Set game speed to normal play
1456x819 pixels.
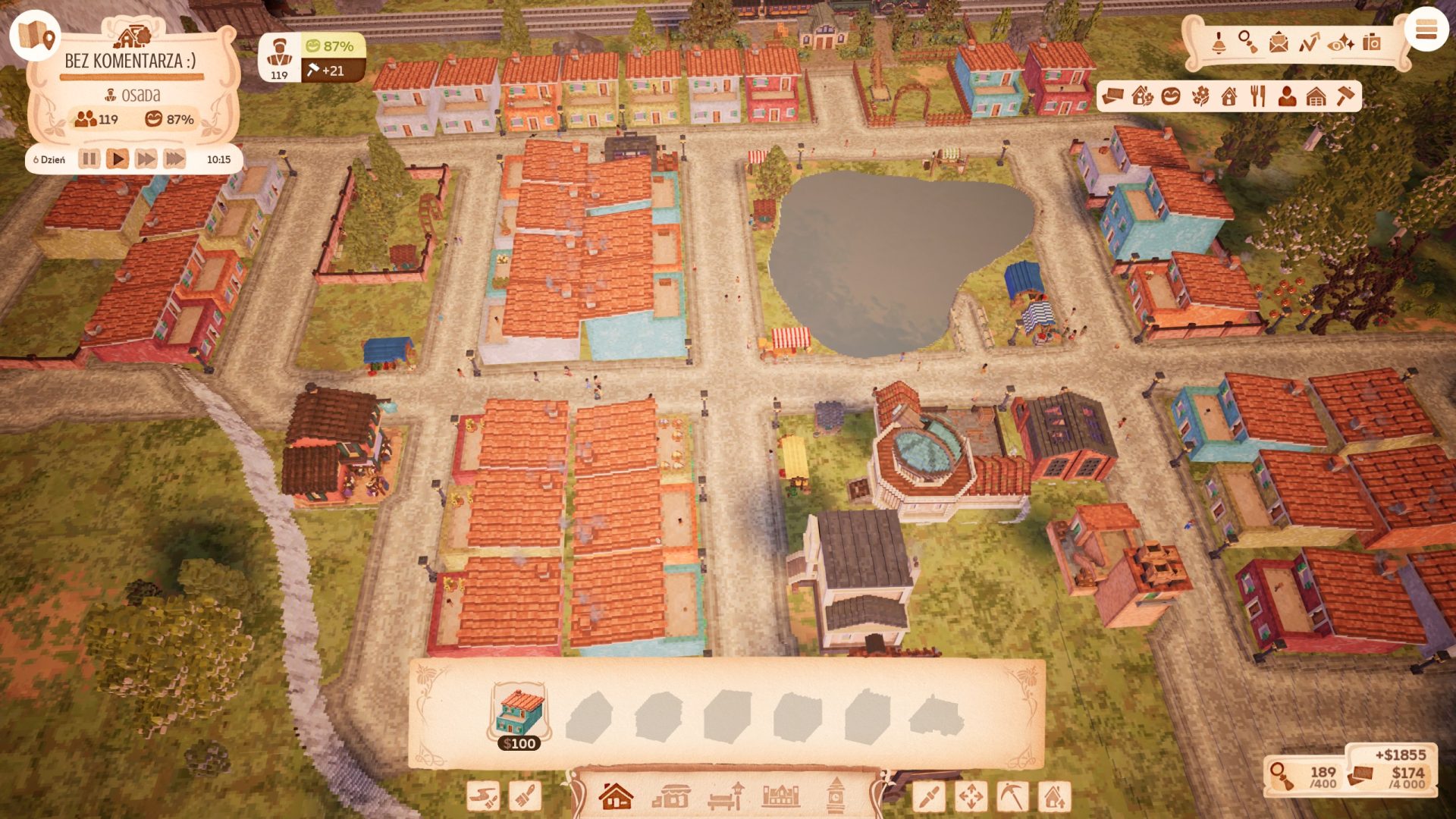(x=118, y=159)
